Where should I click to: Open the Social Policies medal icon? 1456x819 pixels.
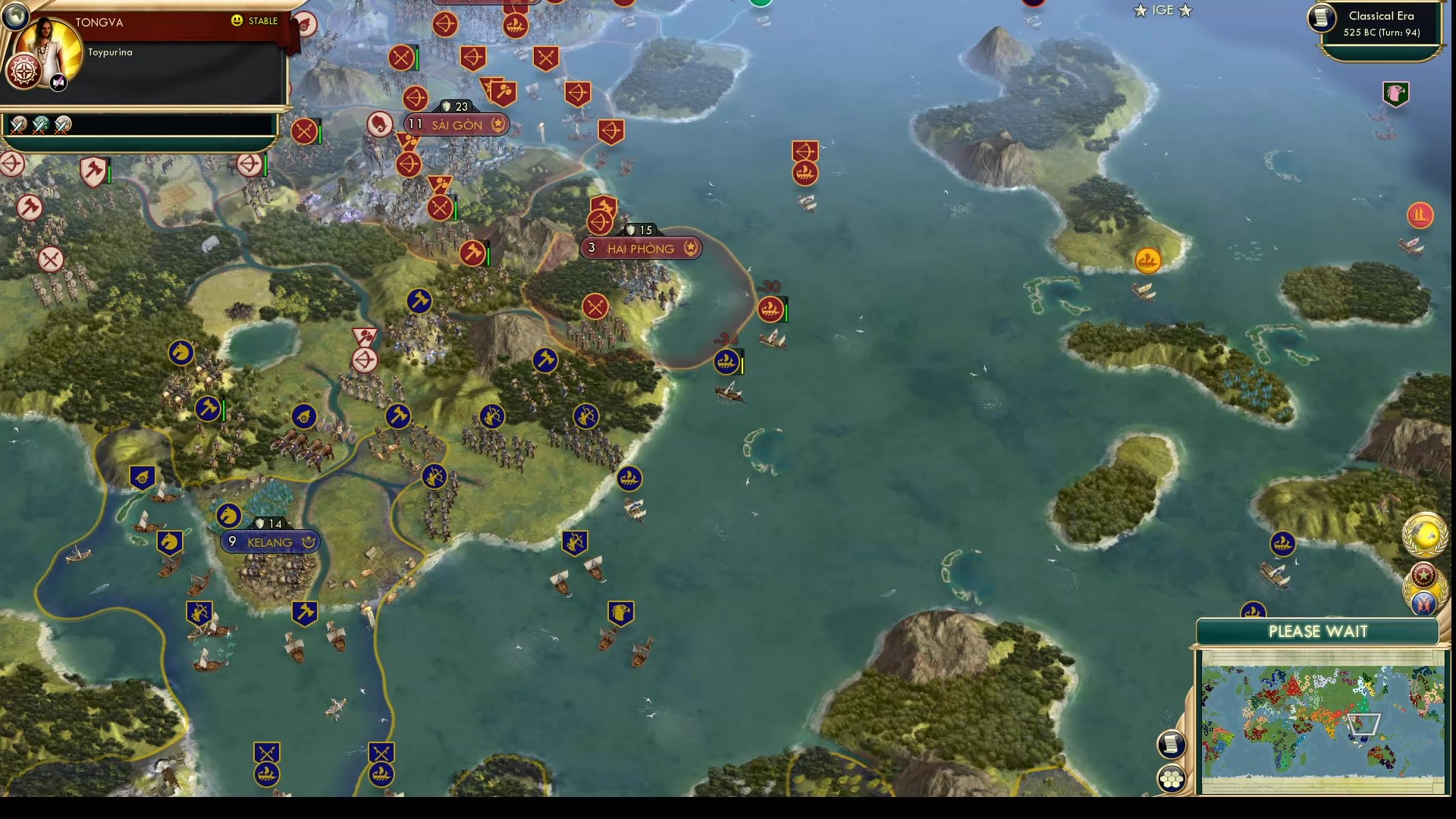tap(1423, 573)
